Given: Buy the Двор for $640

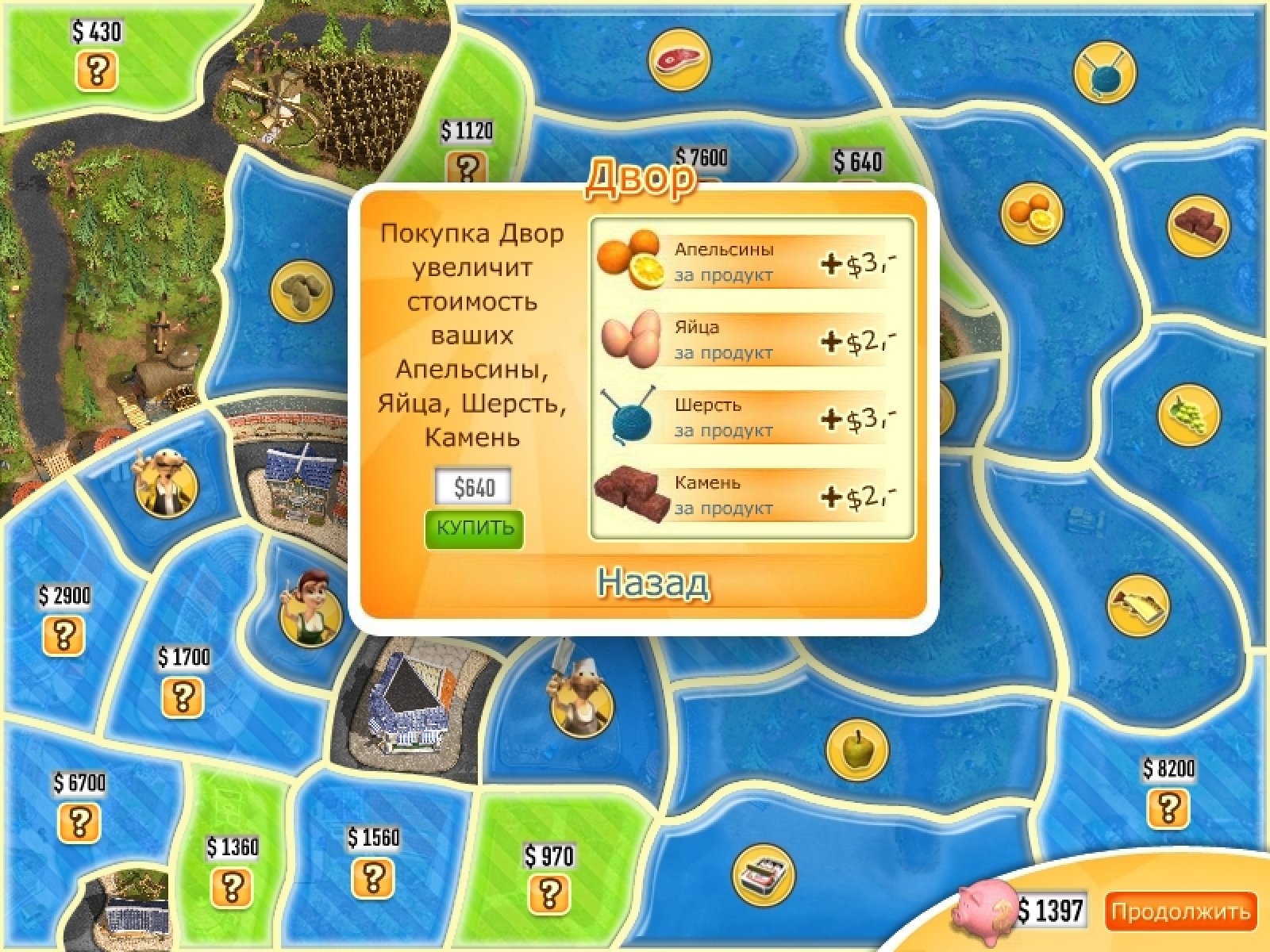Looking at the screenshot, I should pyautogui.click(x=474, y=529).
